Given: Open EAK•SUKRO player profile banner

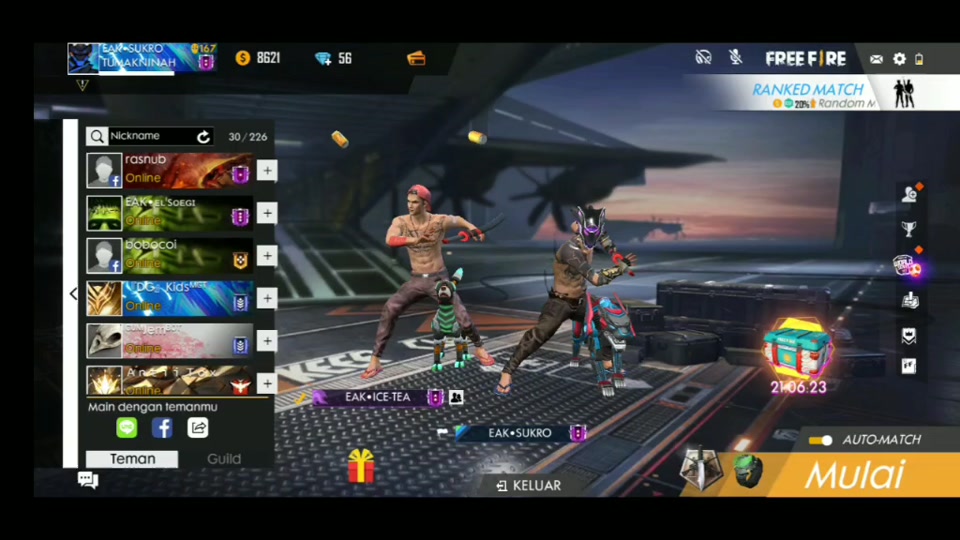Looking at the screenshot, I should (x=140, y=57).
